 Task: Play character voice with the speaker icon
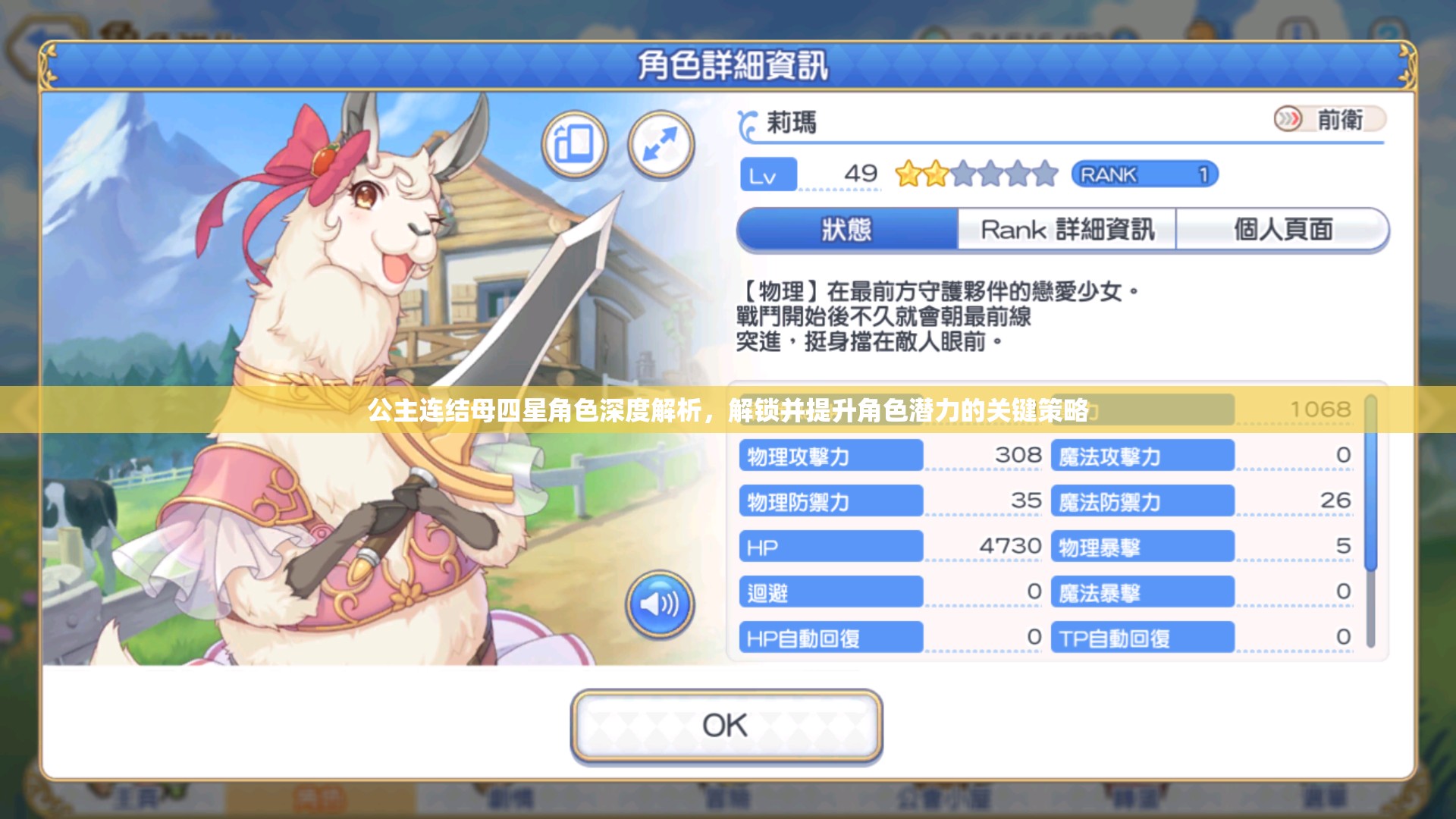point(659,604)
